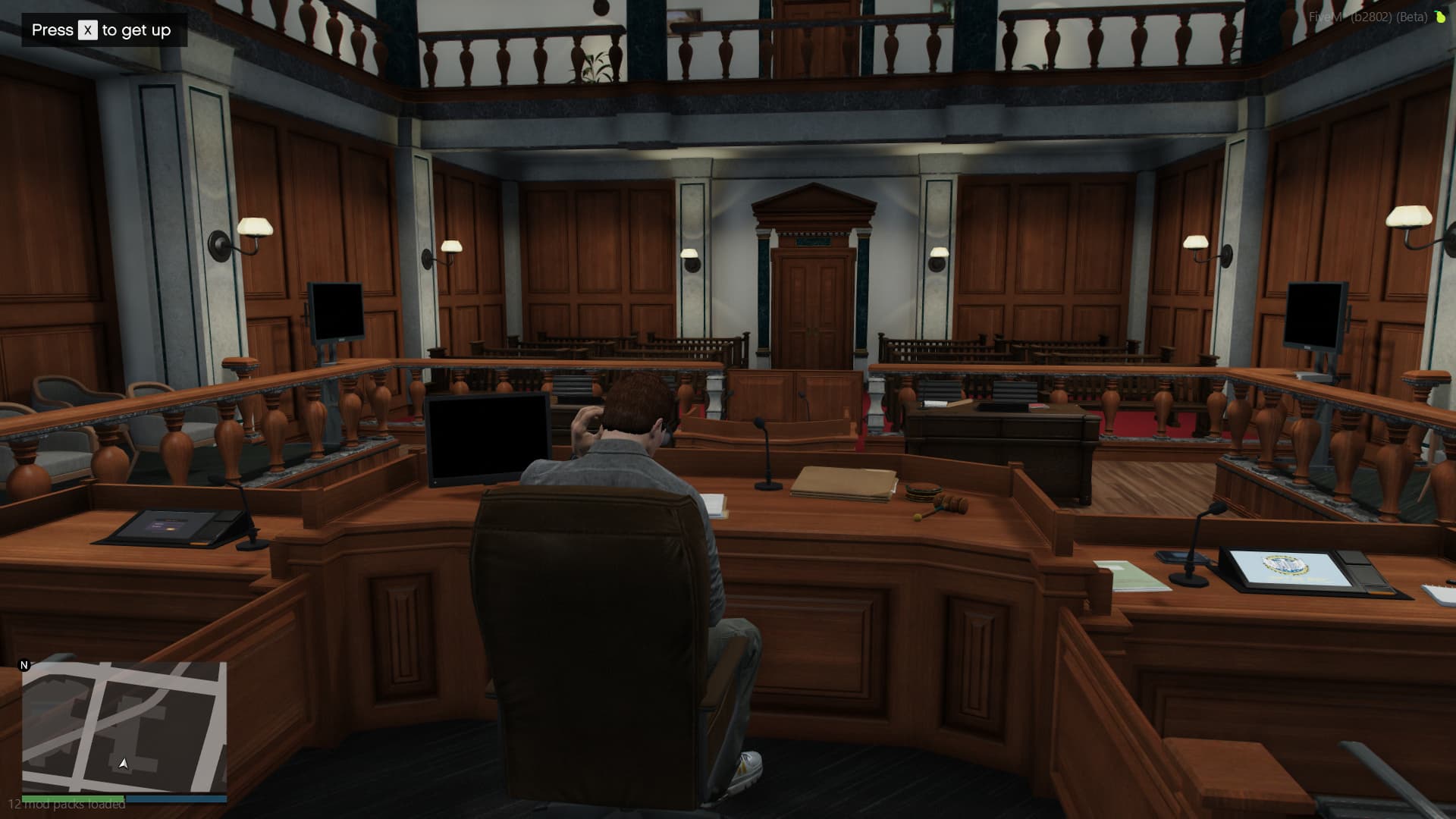Click the right wall-mounted courtroom monitor
Screen dimensions: 1456x819
coord(1315,311)
